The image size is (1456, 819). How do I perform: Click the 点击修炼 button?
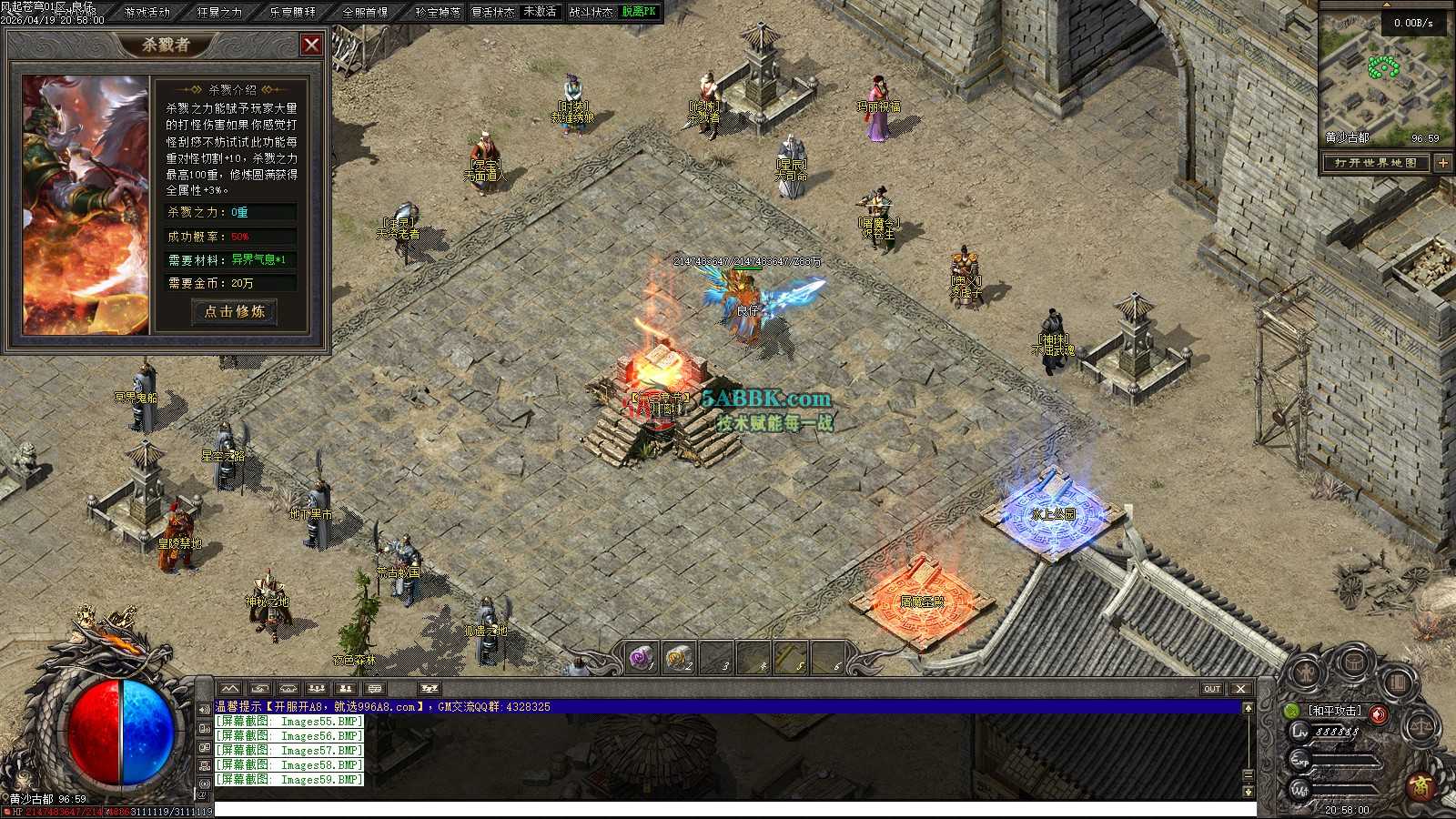coord(234,311)
